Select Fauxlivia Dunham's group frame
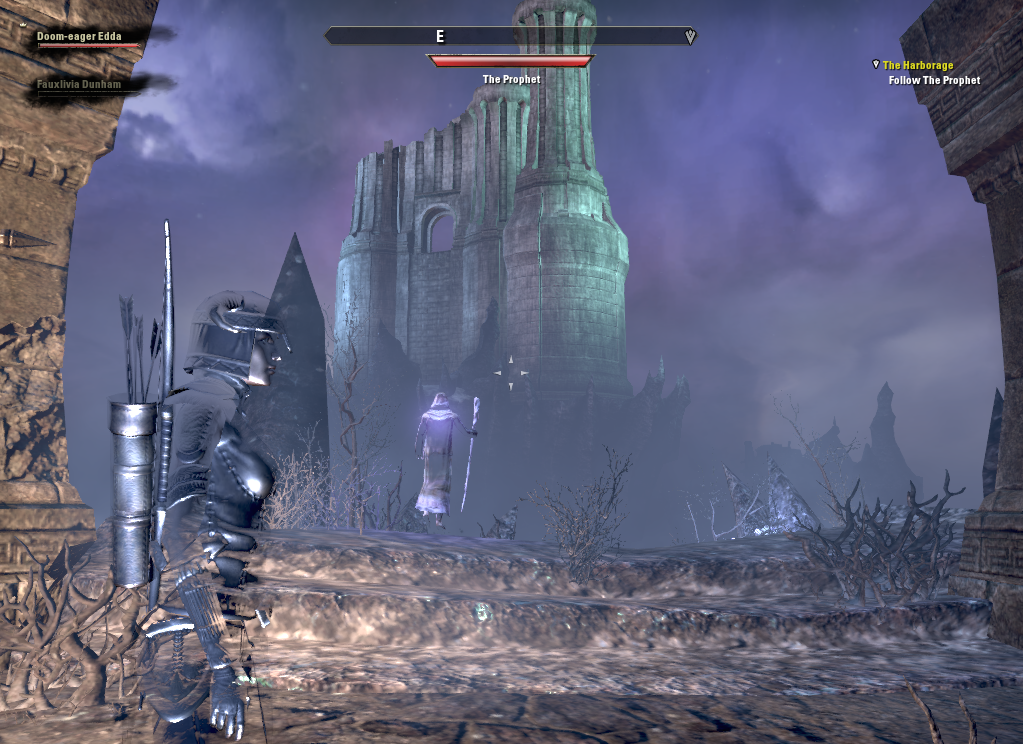This screenshot has width=1023, height=744. 79,85
